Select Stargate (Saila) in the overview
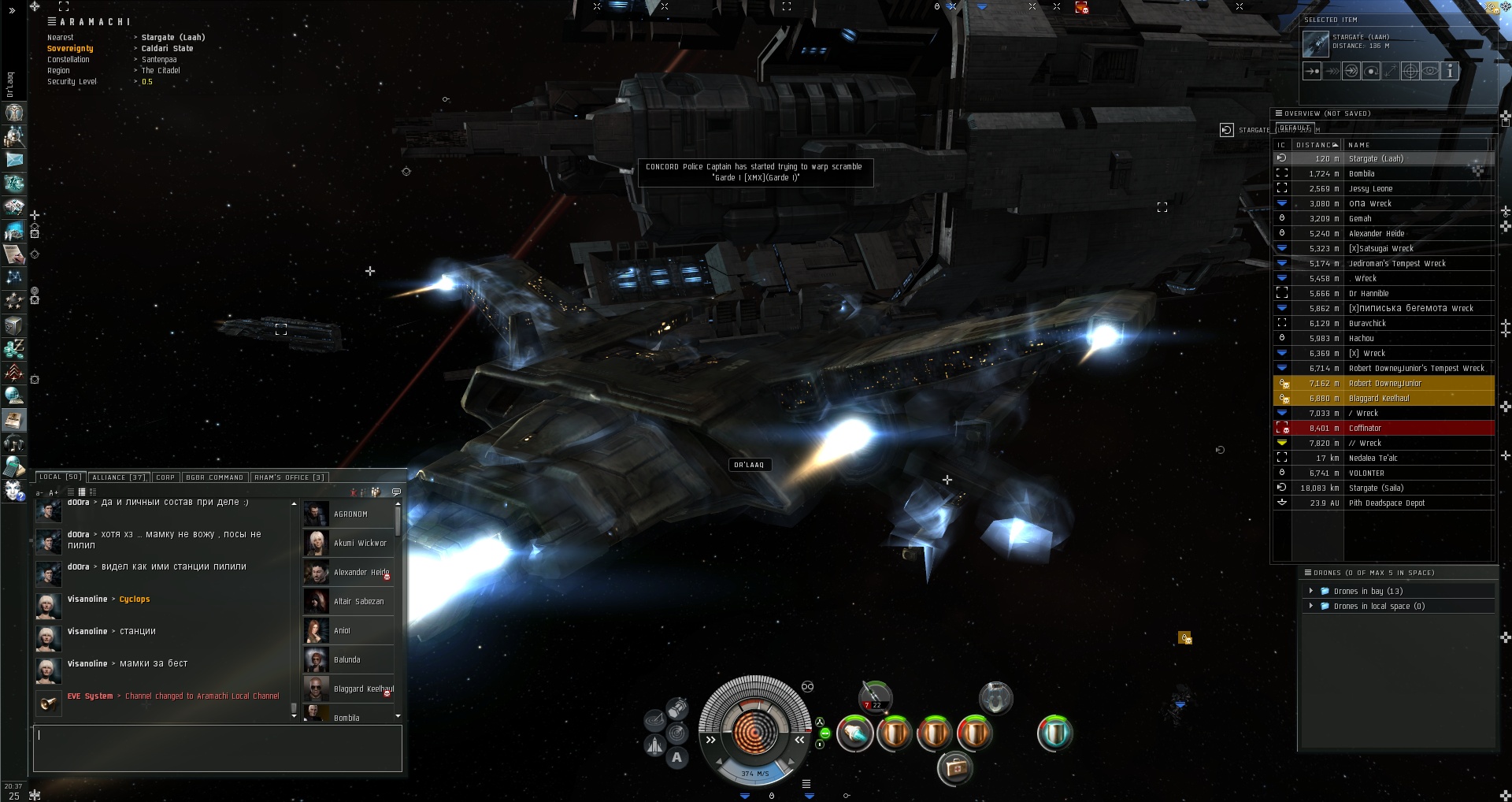Viewport: 1512px width, 802px height. (1376, 488)
